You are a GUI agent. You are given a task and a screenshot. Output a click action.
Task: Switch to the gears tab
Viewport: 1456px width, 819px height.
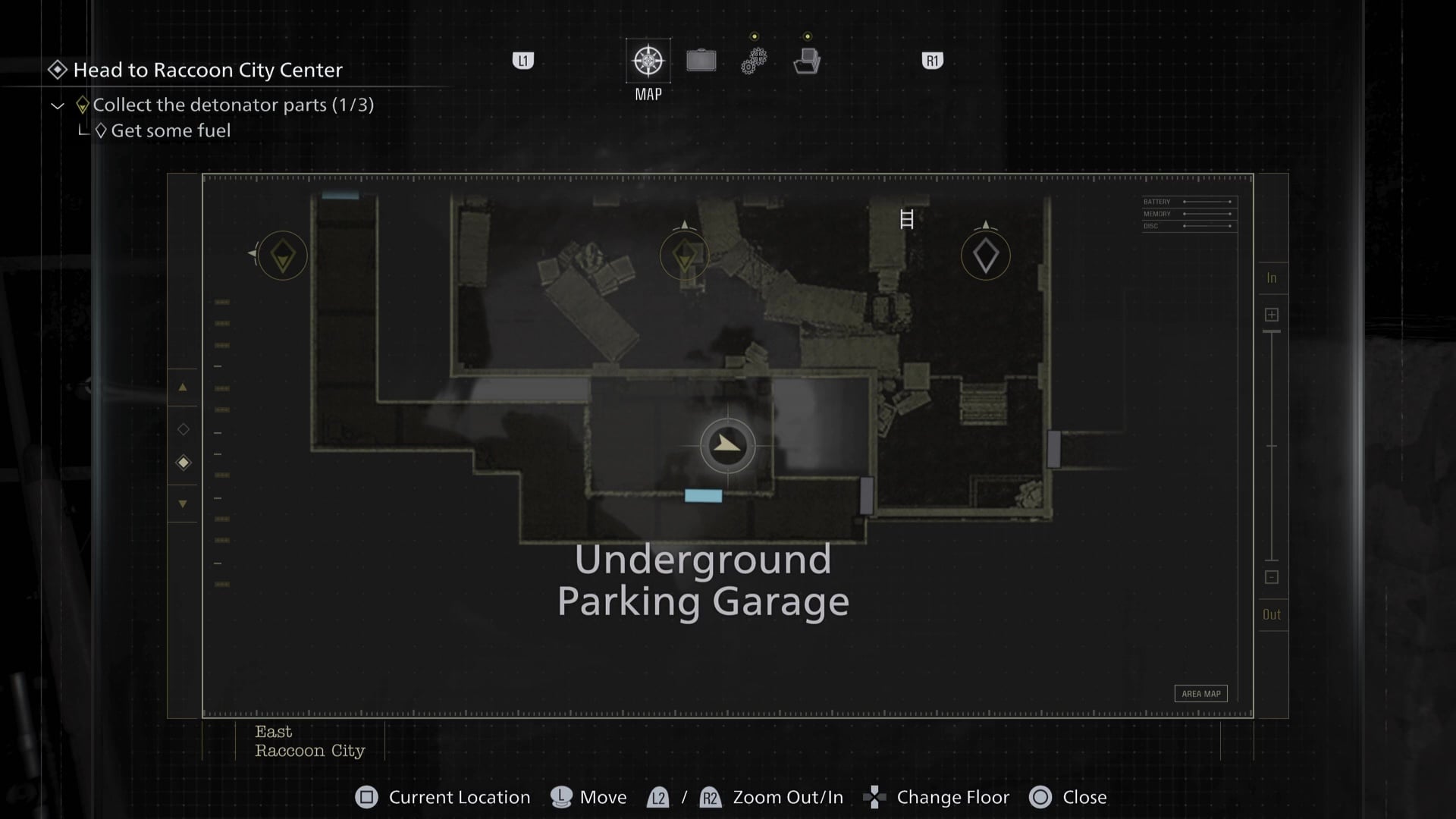pyautogui.click(x=754, y=61)
